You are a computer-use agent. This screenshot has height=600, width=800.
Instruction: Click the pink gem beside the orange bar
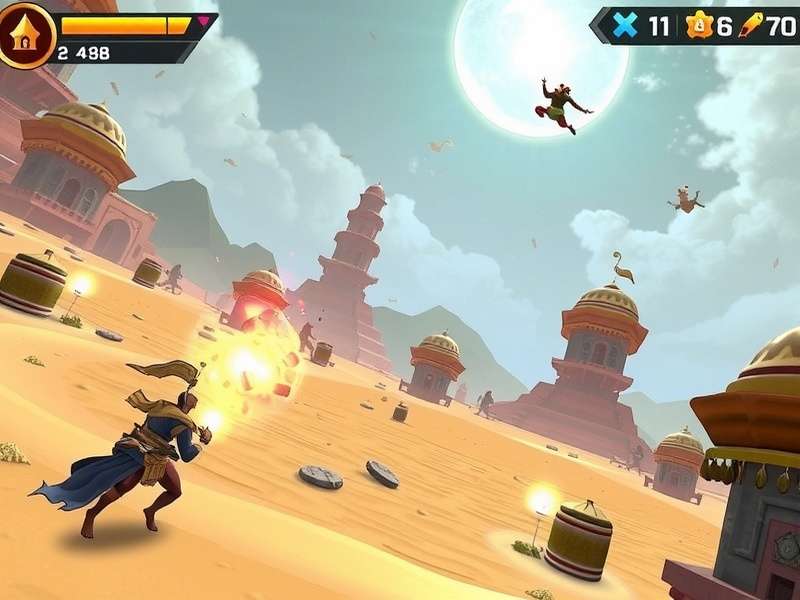(x=204, y=20)
